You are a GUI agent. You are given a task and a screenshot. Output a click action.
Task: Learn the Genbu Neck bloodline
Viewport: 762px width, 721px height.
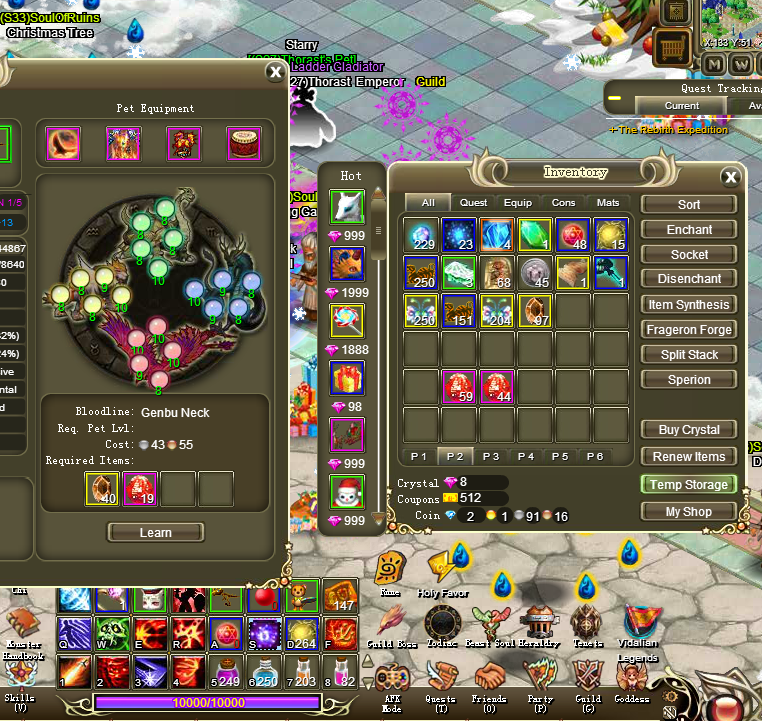[x=155, y=533]
